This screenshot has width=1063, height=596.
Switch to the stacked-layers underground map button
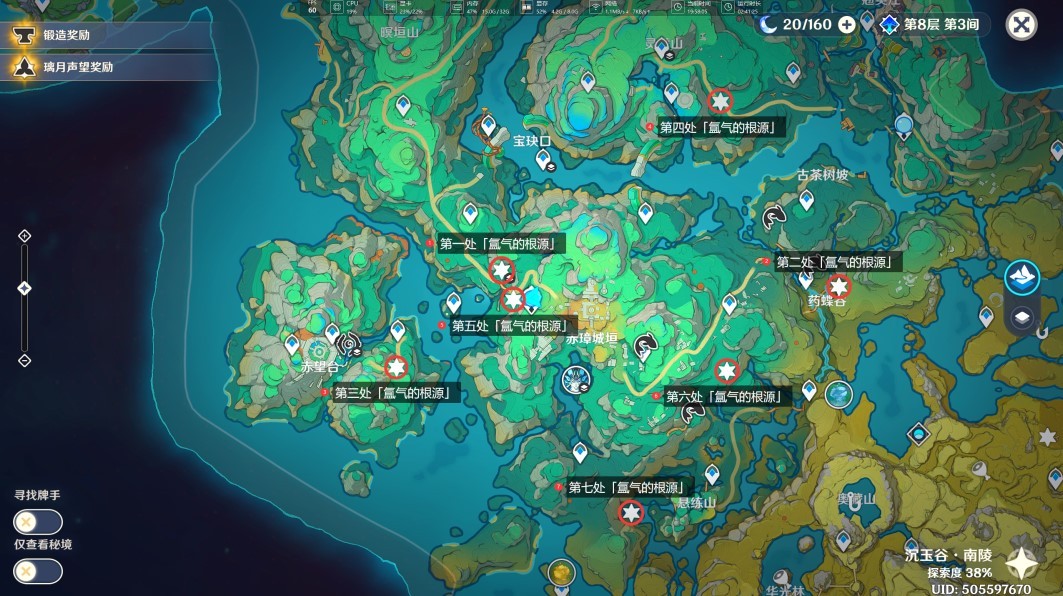click(x=1022, y=318)
